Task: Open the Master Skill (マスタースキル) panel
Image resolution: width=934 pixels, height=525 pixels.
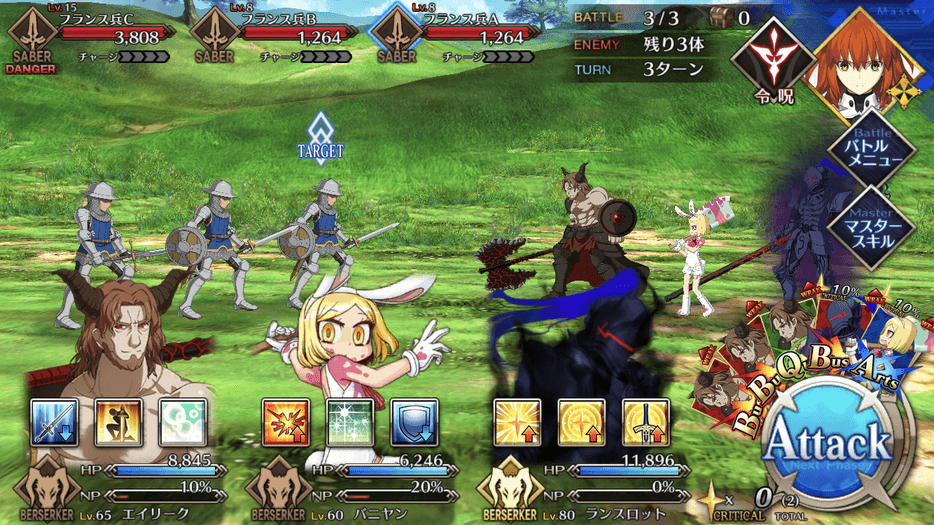Action: tap(868, 225)
